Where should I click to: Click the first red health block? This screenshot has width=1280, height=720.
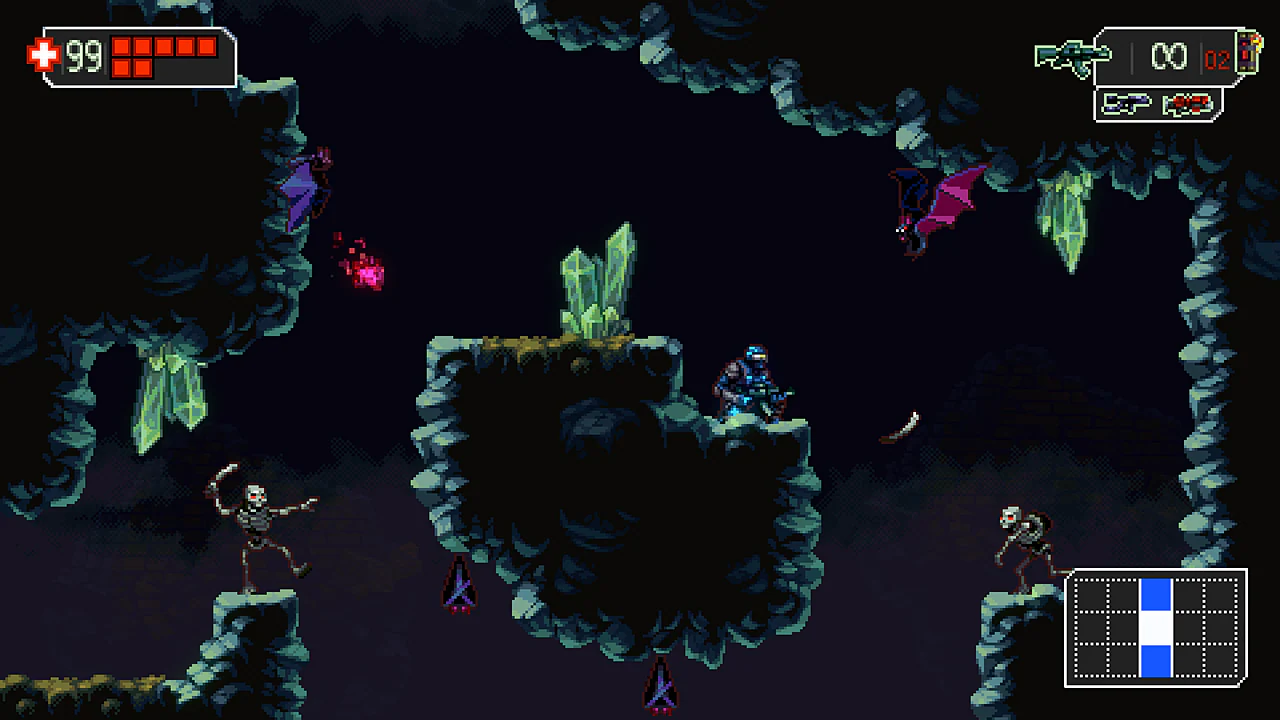coord(120,47)
